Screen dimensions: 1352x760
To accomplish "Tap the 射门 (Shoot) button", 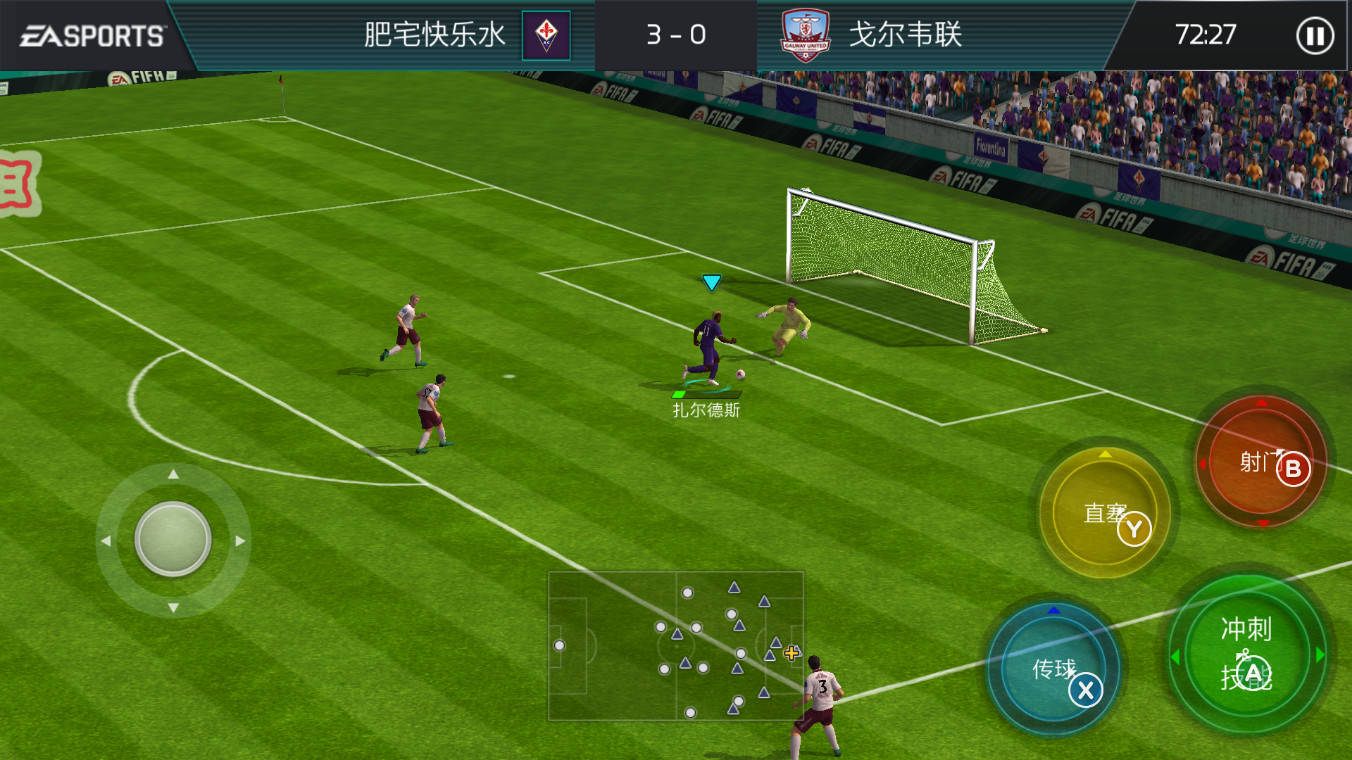I will (1261, 462).
